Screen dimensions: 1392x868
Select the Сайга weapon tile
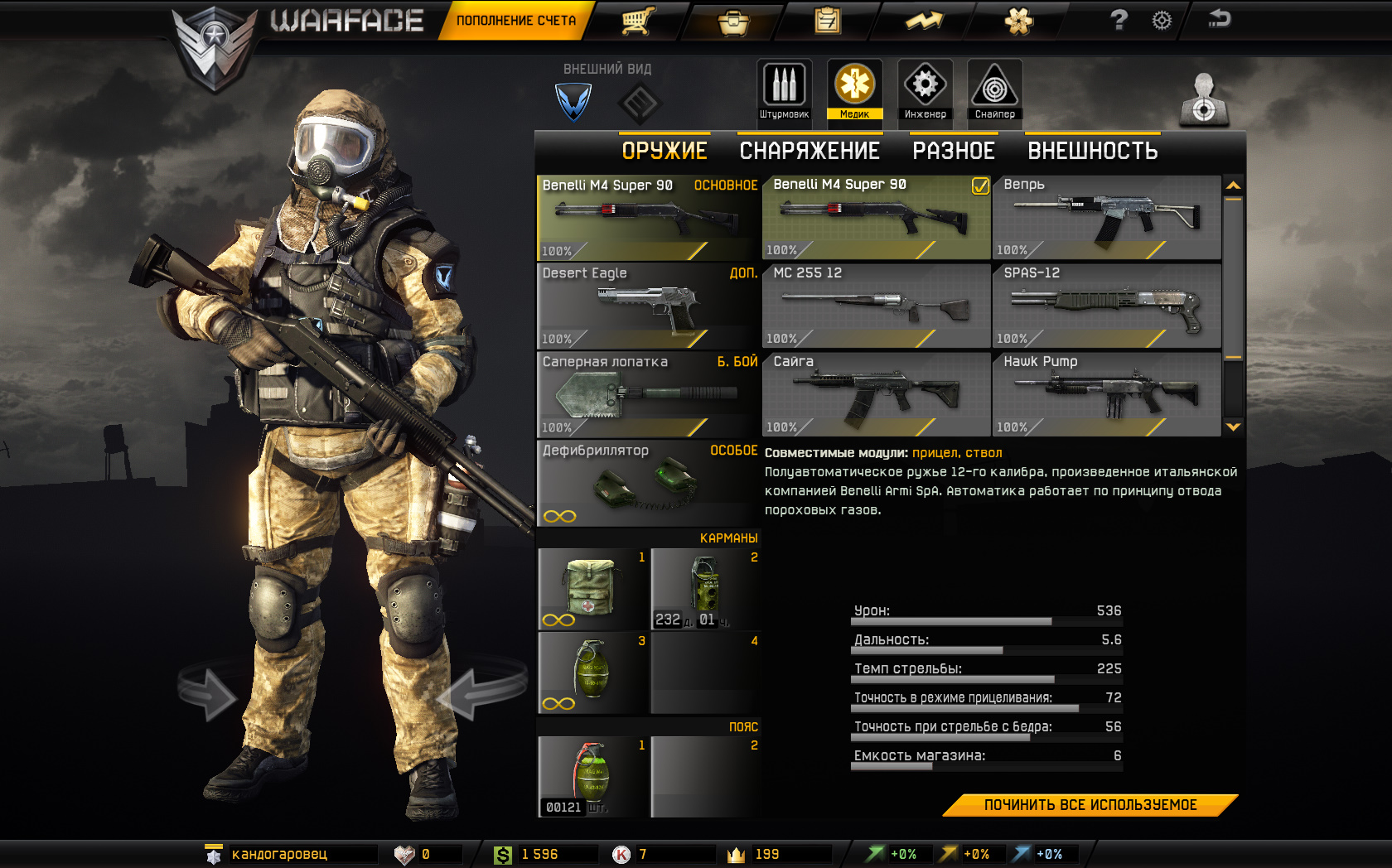coord(876,395)
